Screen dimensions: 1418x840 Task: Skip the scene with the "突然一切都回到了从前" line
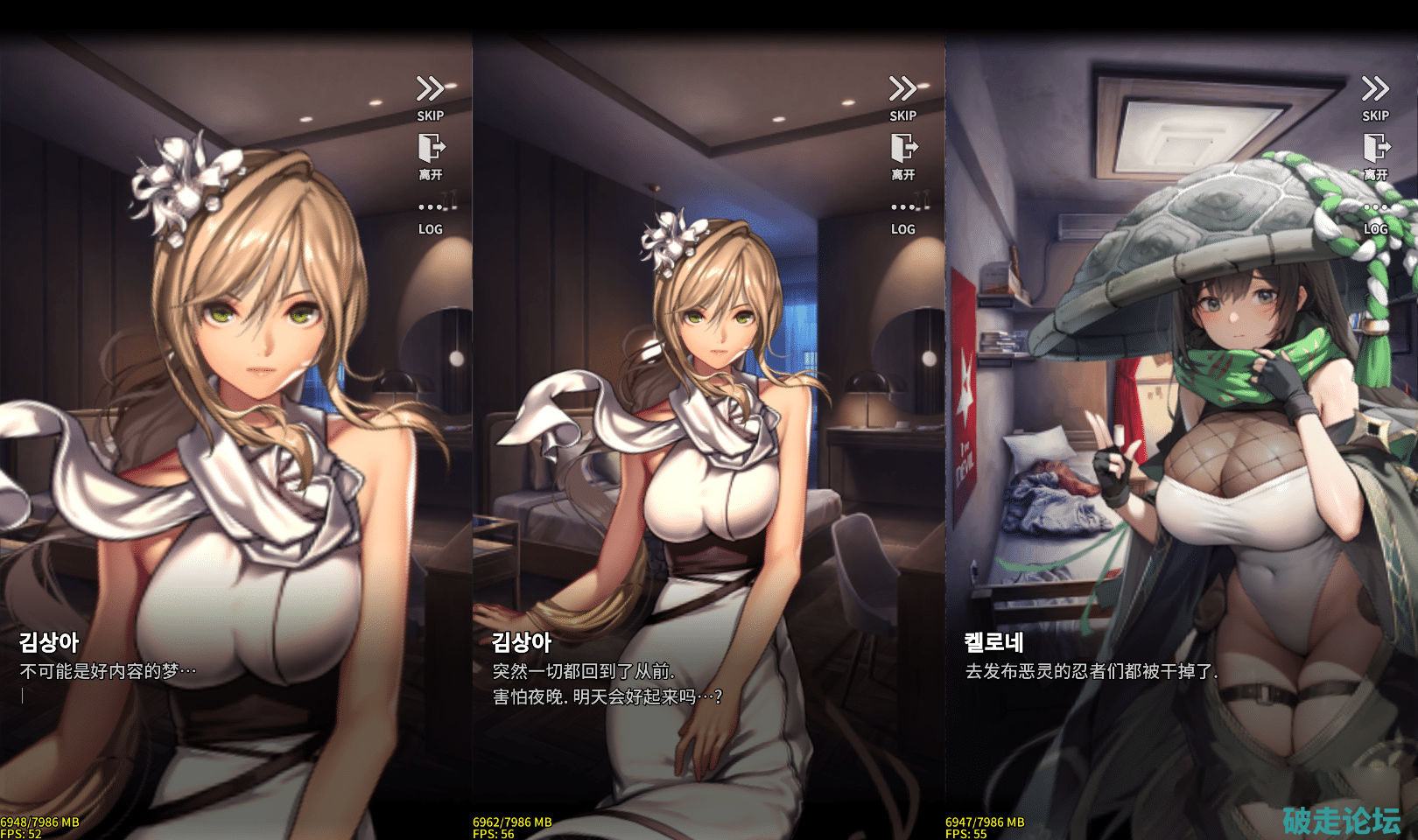coord(902,97)
